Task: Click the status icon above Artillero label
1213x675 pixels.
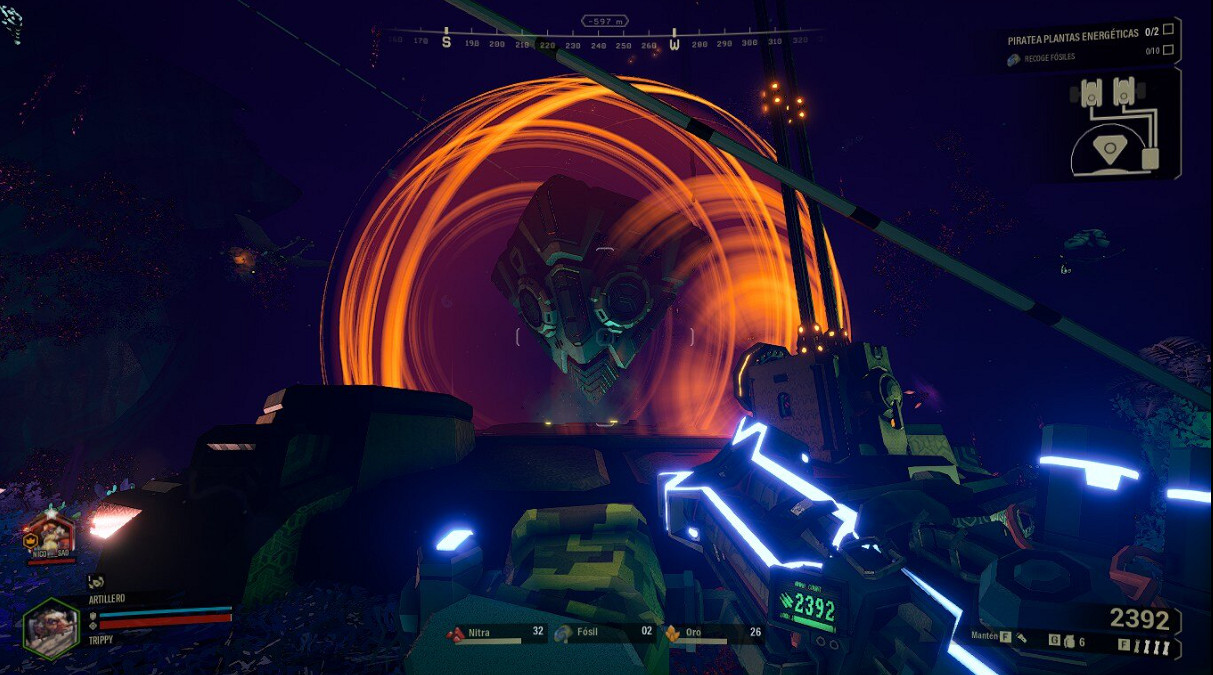Action: (95, 580)
